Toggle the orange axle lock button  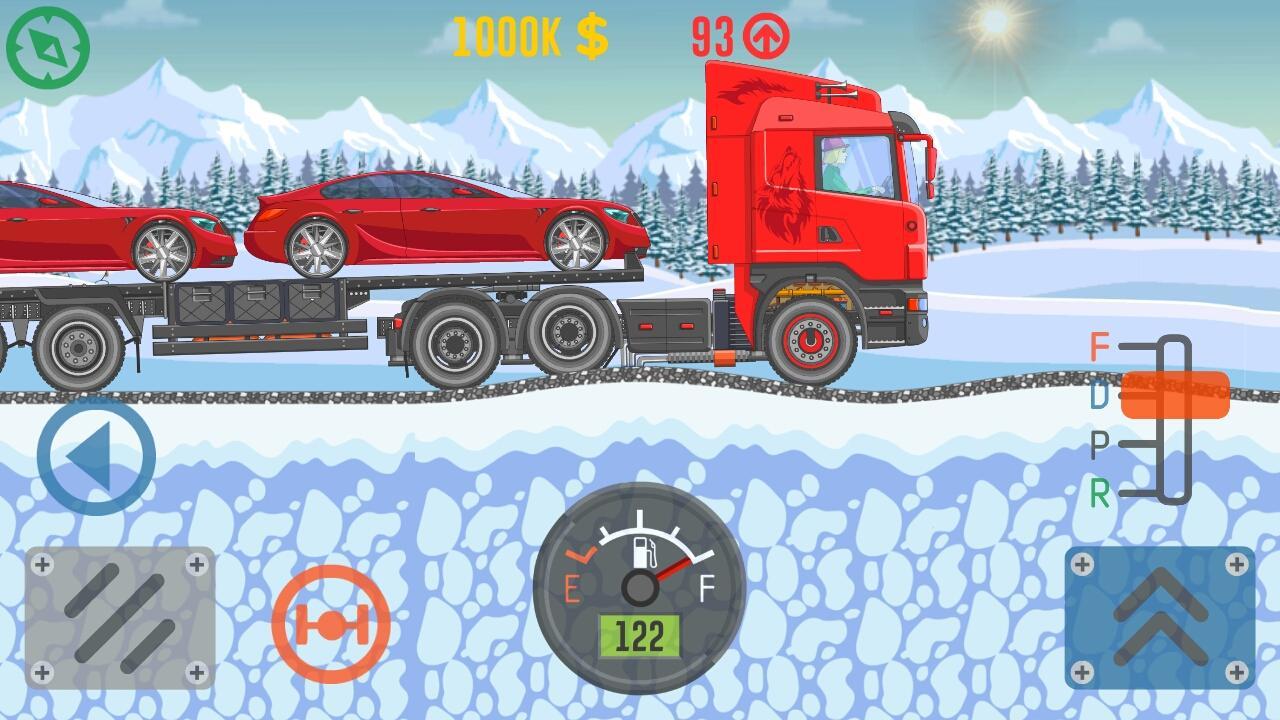pyautogui.click(x=330, y=624)
